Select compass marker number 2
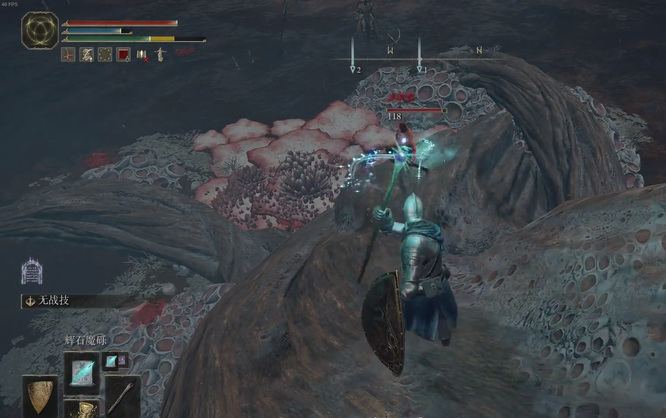The image size is (666, 418). coord(355,68)
